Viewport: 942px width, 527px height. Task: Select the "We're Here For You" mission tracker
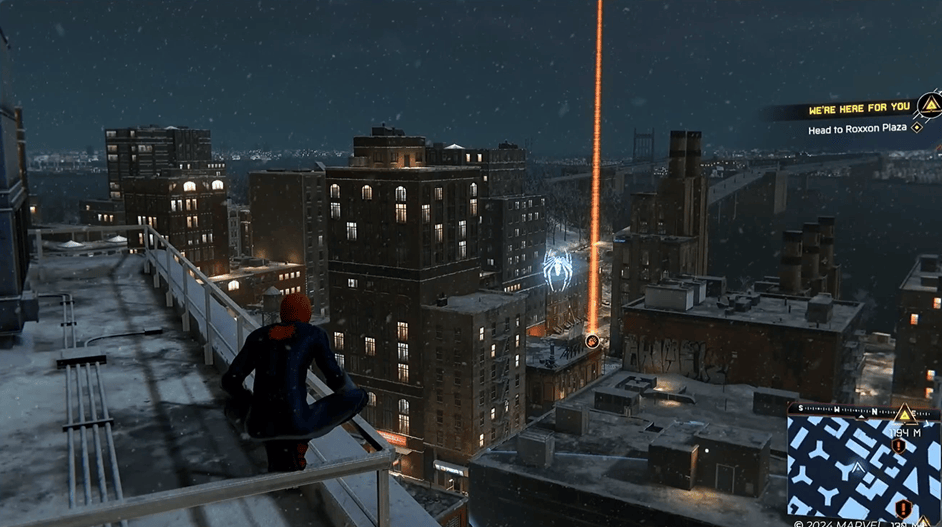(858, 107)
